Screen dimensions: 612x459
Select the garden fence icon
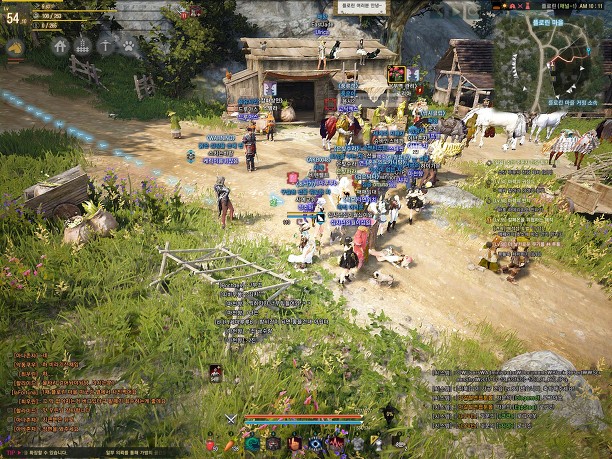(83, 46)
